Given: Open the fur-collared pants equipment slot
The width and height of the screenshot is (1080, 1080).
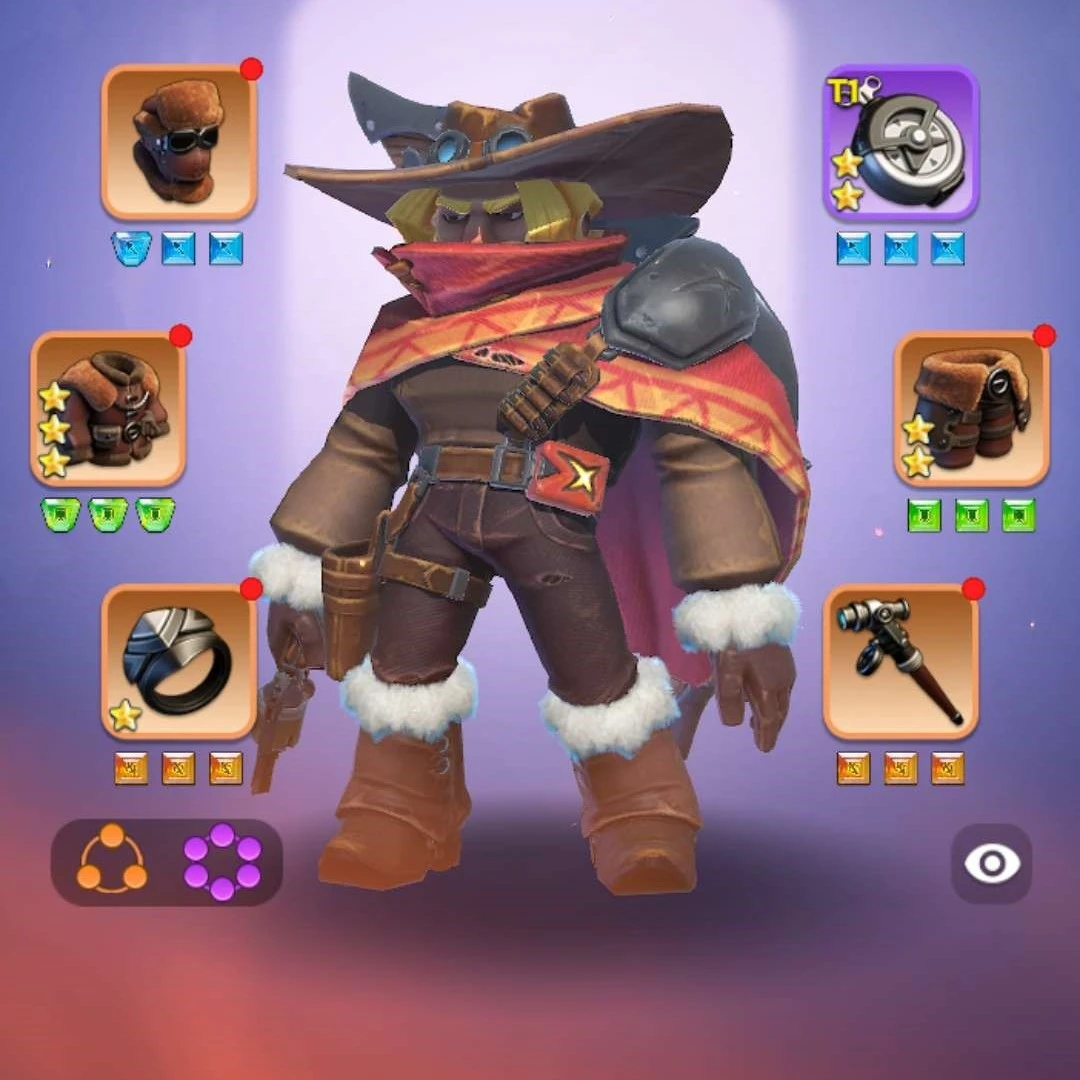Looking at the screenshot, I should point(970,409).
